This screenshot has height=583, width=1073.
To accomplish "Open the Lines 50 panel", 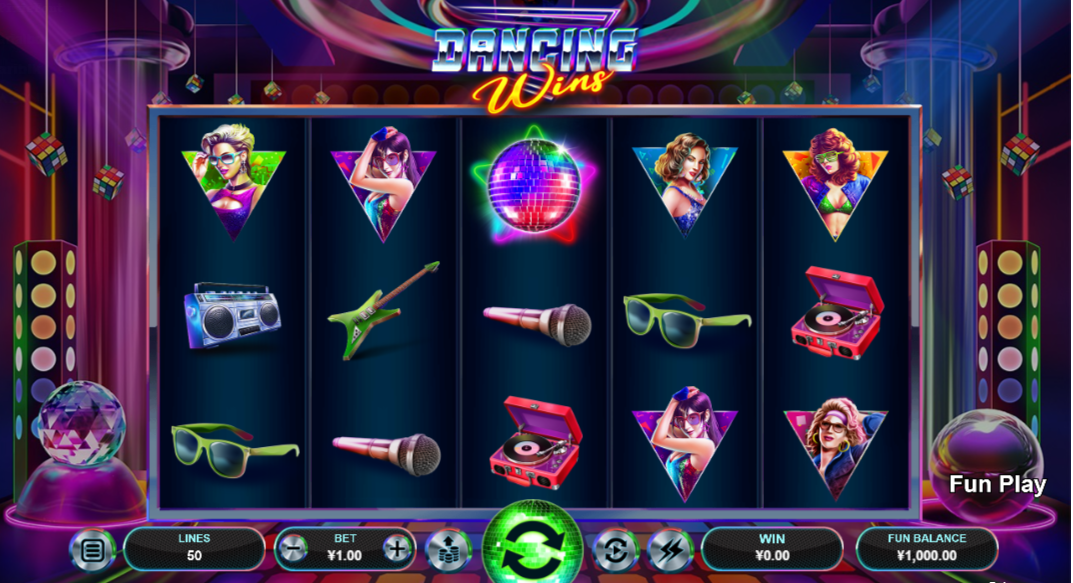I will click(x=194, y=547).
